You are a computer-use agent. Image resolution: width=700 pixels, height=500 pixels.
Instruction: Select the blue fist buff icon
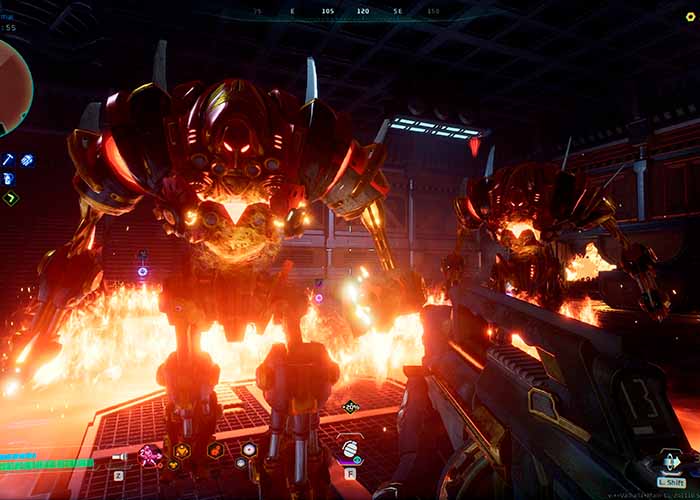27,160
